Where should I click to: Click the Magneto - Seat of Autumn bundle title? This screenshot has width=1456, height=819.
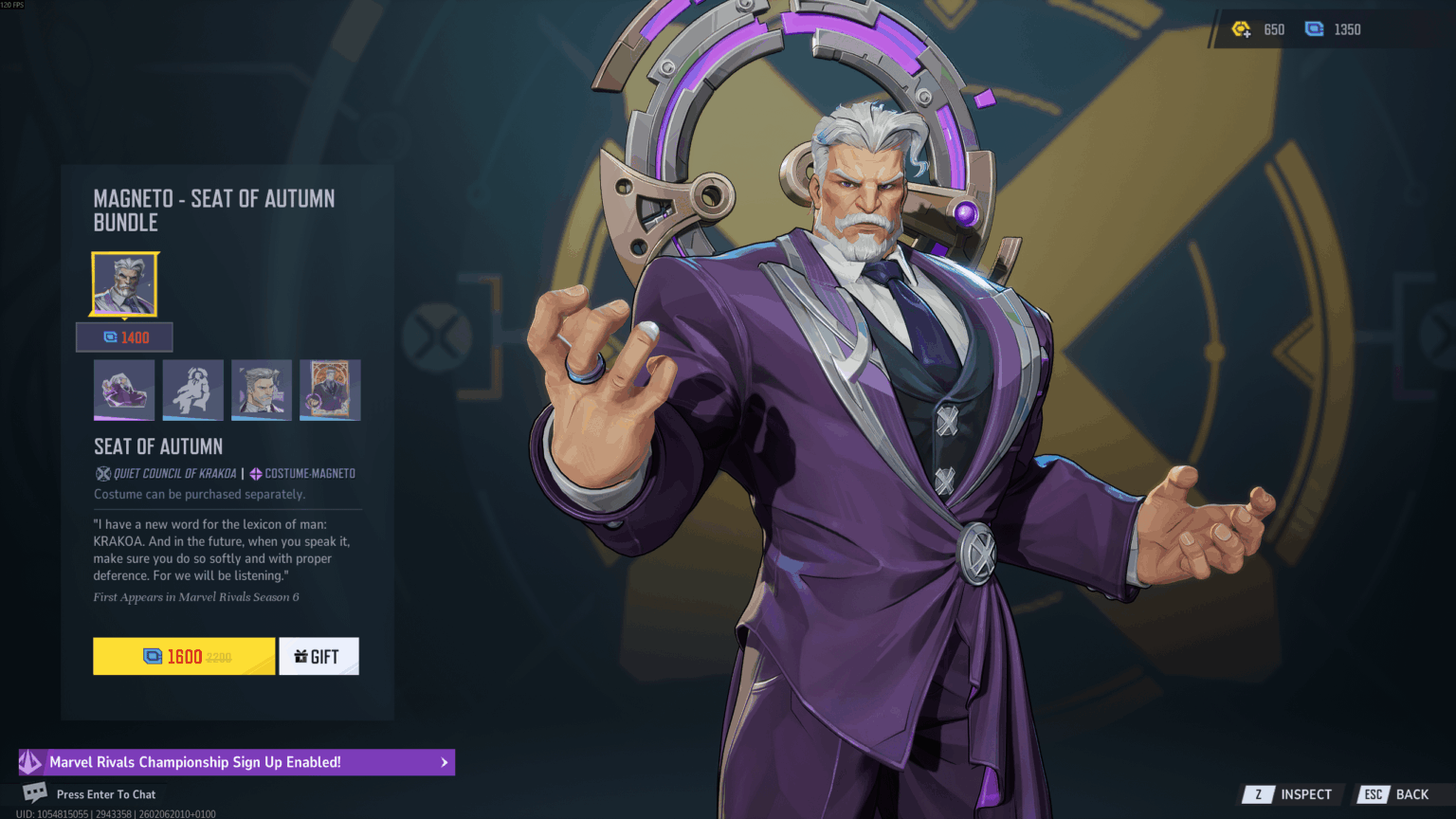(x=213, y=210)
